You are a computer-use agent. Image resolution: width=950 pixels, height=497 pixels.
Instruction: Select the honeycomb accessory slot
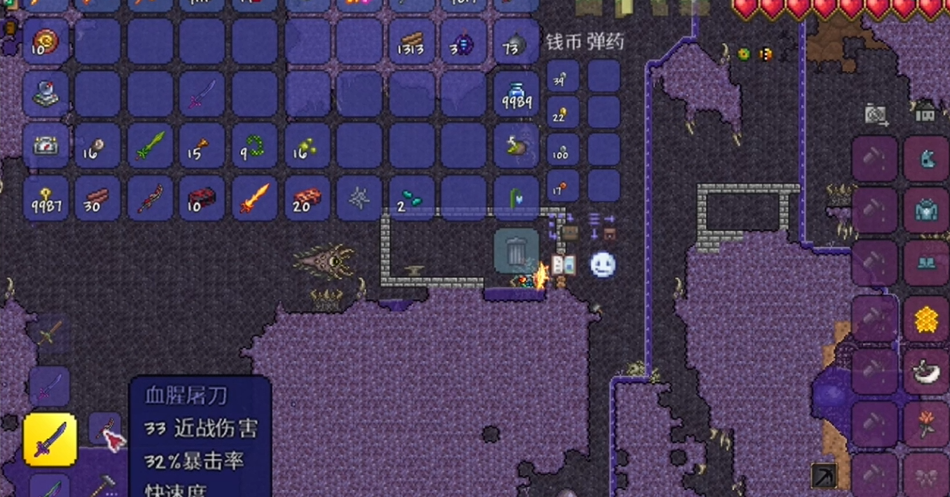coord(926,319)
